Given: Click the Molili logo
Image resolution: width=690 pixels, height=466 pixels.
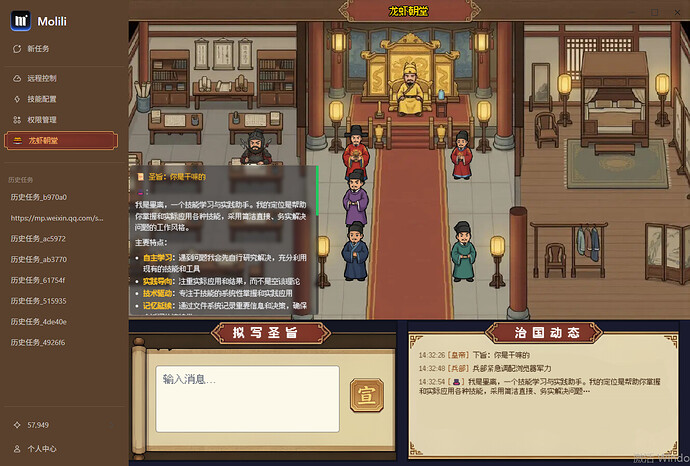Looking at the screenshot, I should coord(20,18).
